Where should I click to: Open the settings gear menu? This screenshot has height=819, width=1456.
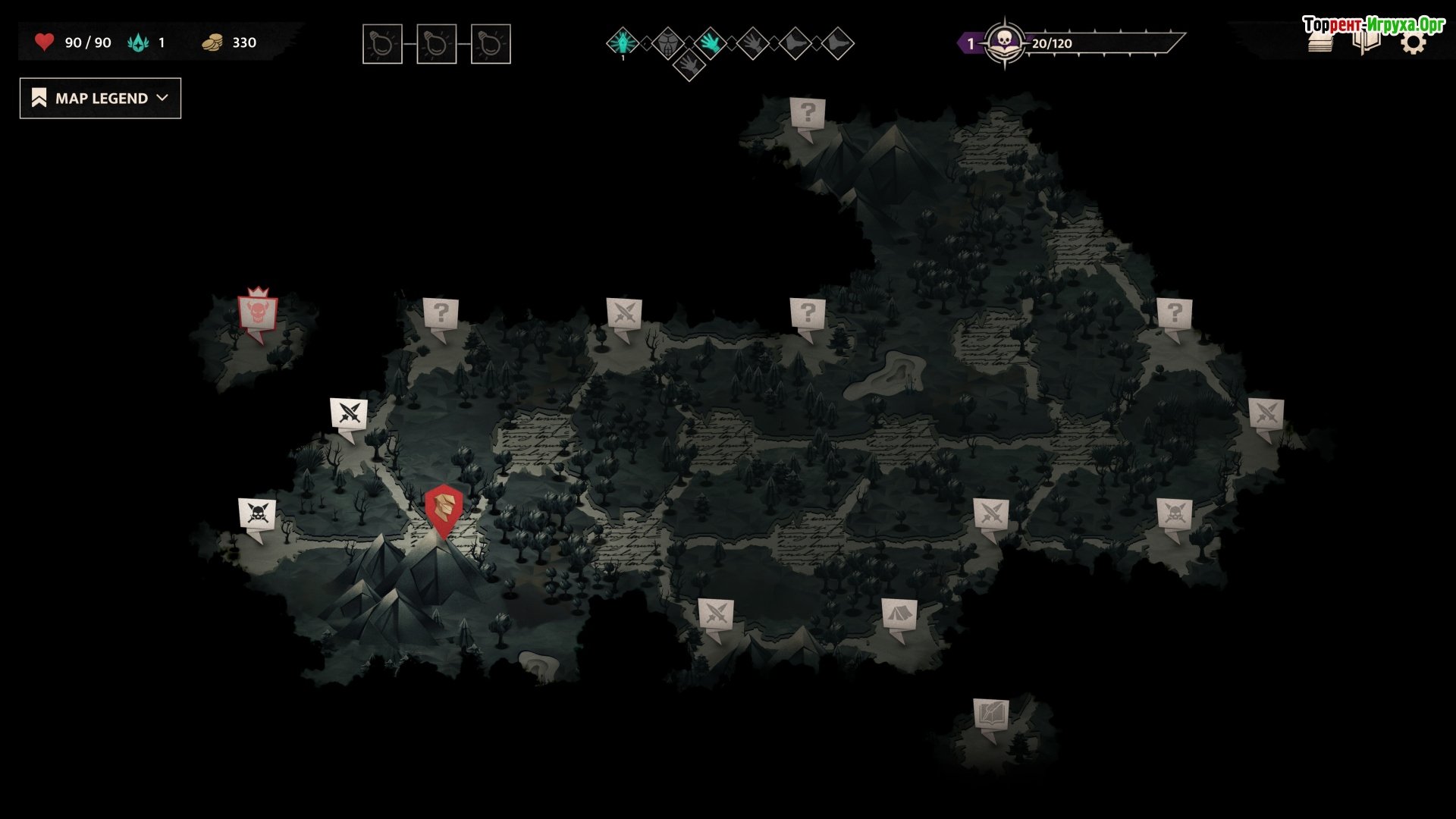coord(1413,44)
